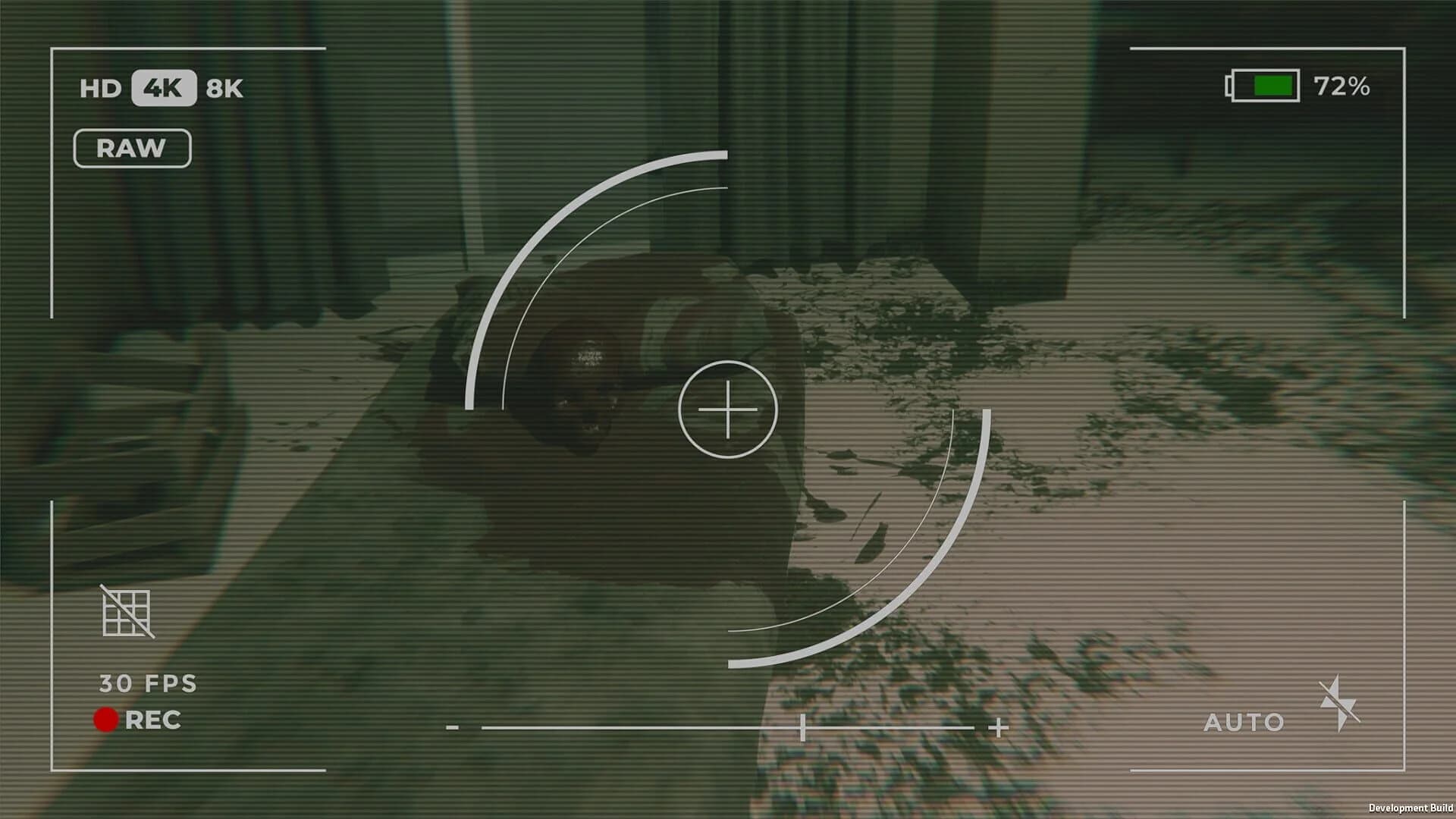The image size is (1456, 819).
Task: Click the 30 FPS framerate indicator
Action: 146,683
